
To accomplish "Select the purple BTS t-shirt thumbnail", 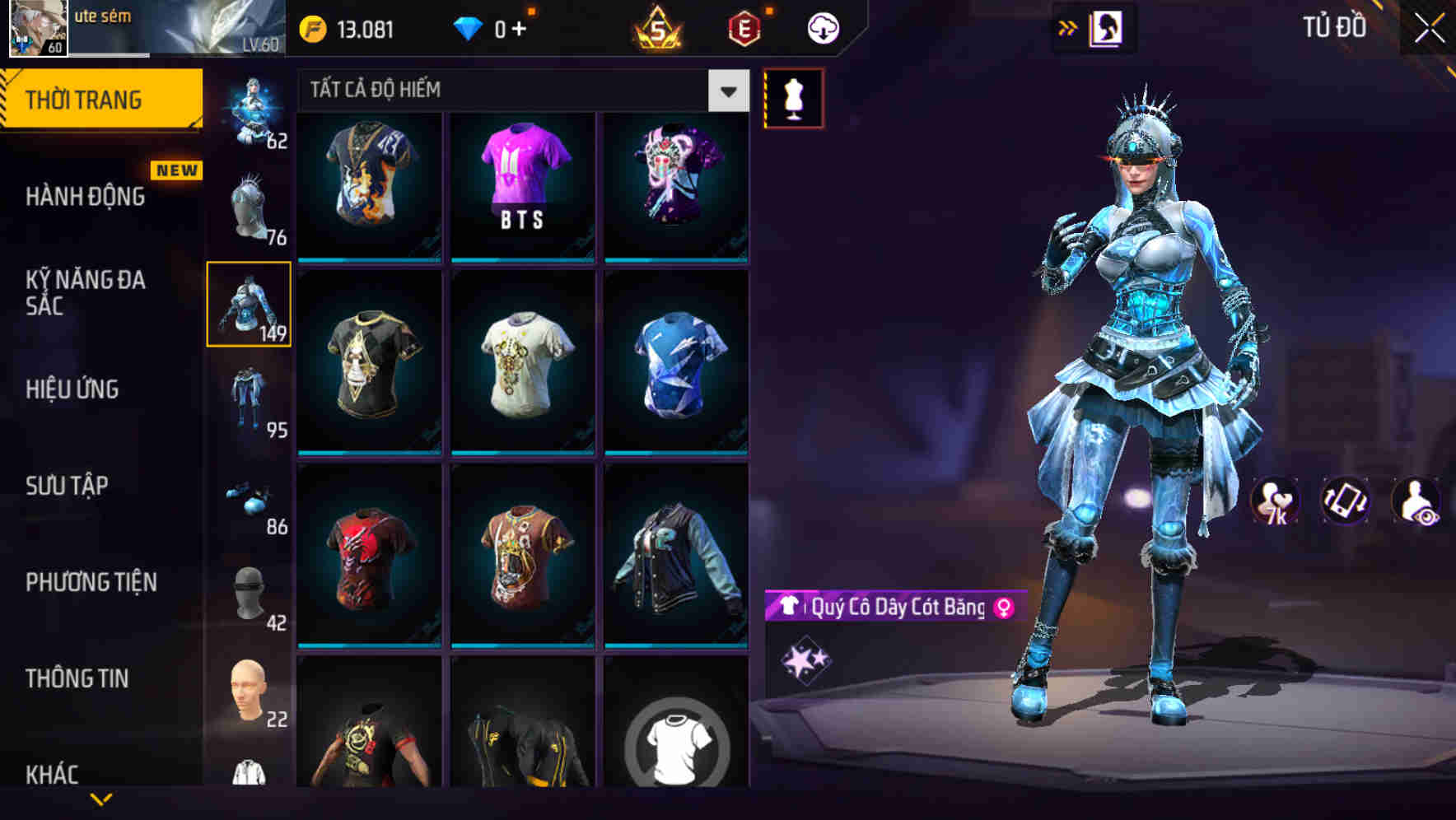I will pyautogui.click(x=523, y=185).
